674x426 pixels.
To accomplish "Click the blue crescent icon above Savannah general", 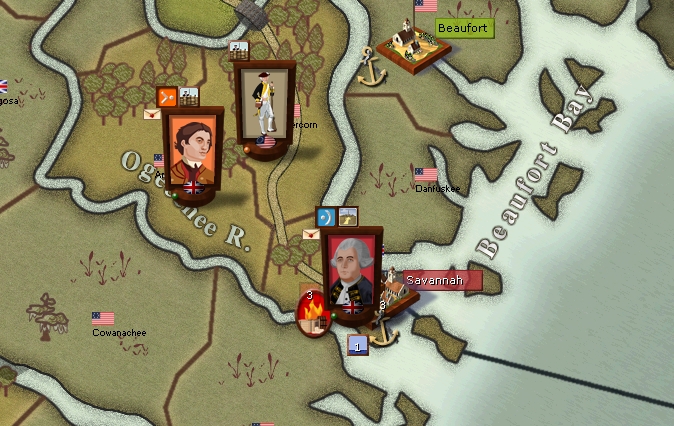I will coord(324,215).
